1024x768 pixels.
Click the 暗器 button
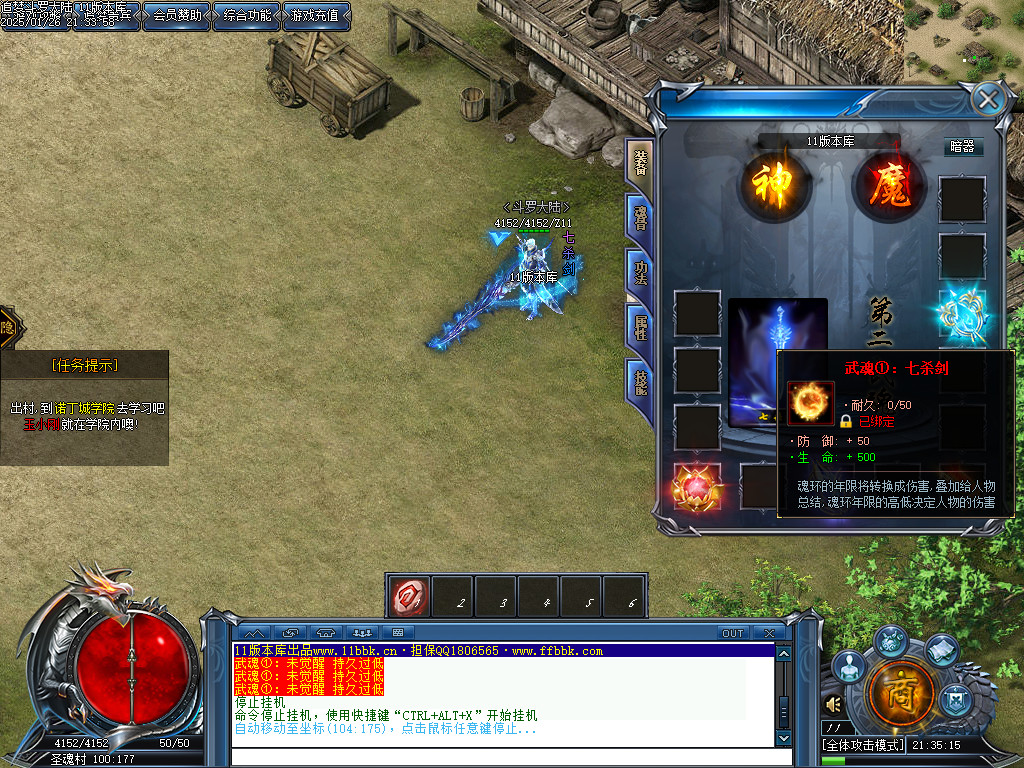pyautogui.click(x=962, y=146)
